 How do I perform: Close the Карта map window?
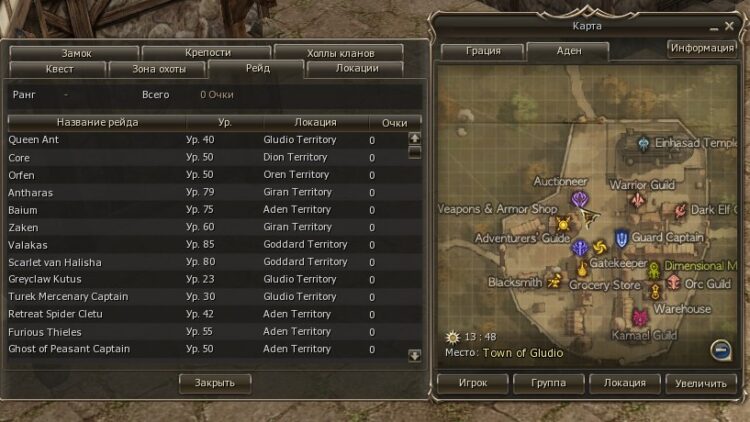click(x=728, y=26)
